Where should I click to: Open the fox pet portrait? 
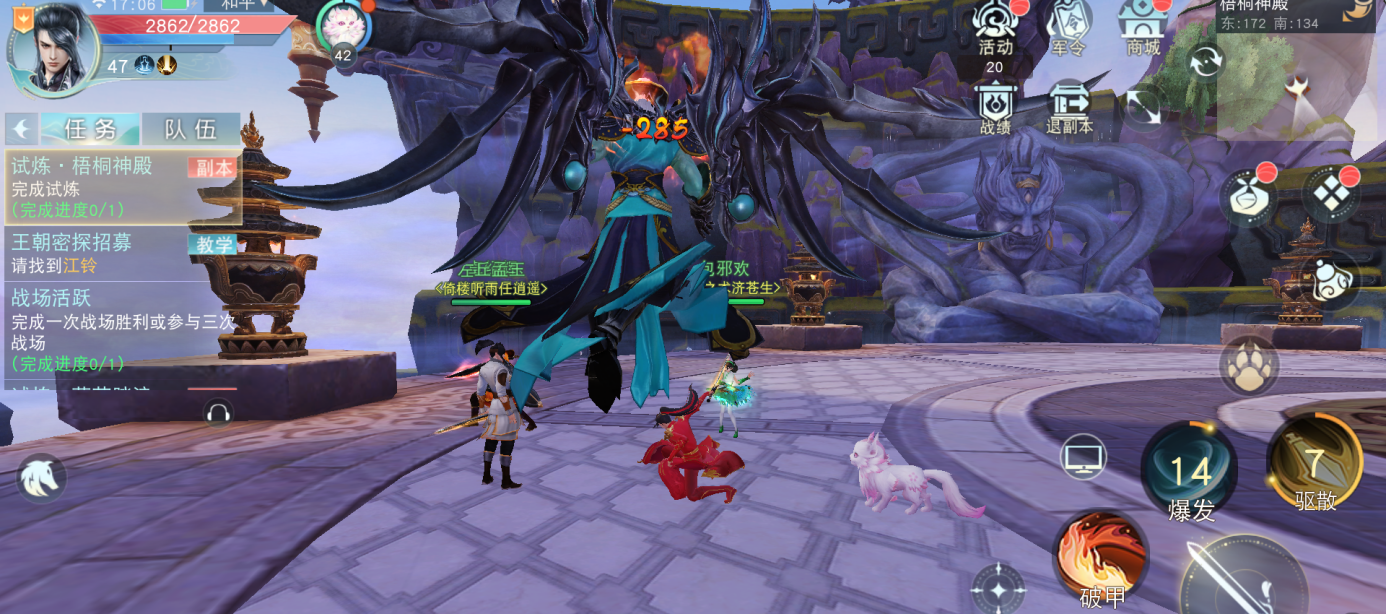pyautogui.click(x=343, y=27)
